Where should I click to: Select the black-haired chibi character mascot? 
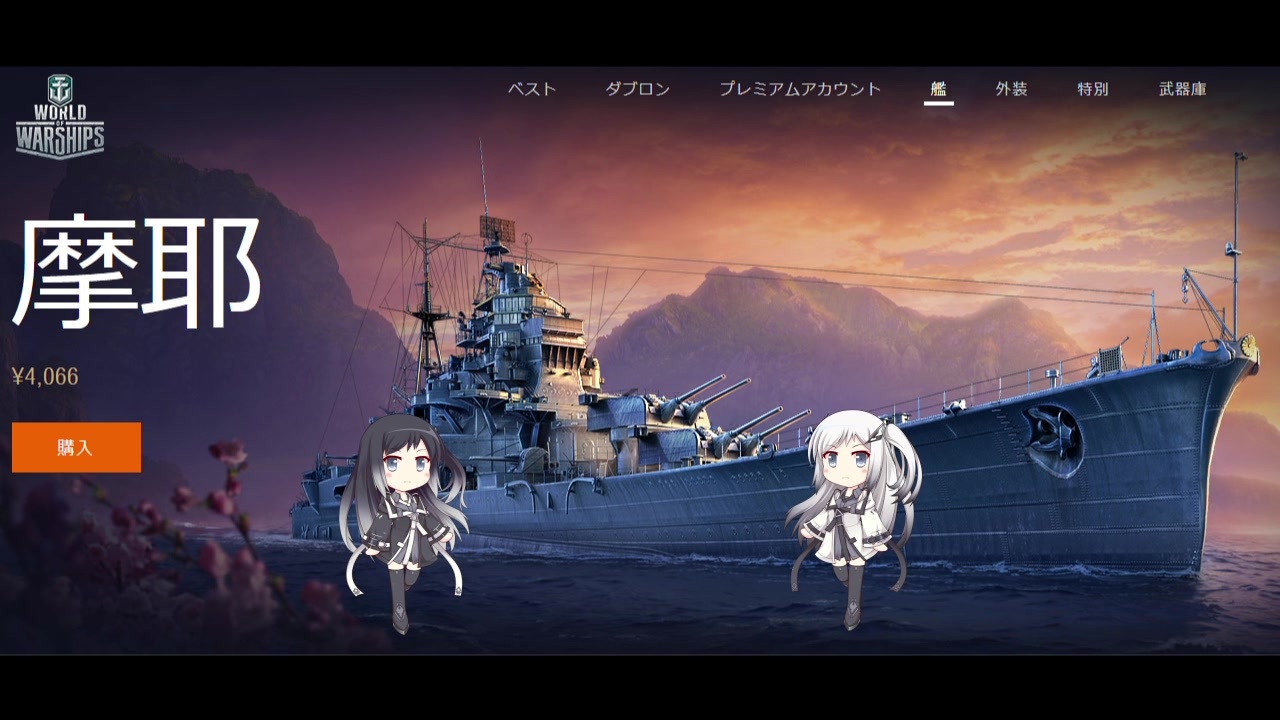410,510
